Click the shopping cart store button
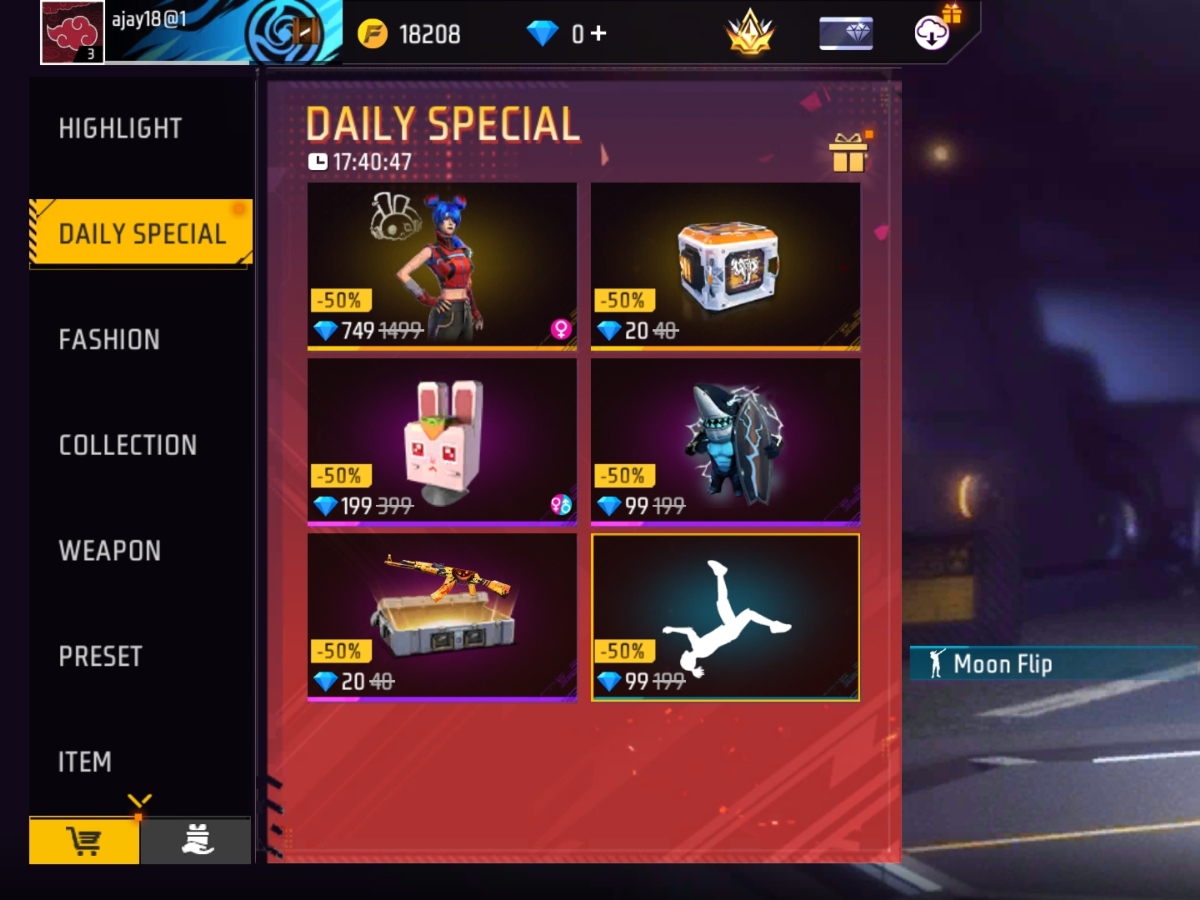The height and width of the screenshot is (900, 1200). pyautogui.click(x=84, y=841)
